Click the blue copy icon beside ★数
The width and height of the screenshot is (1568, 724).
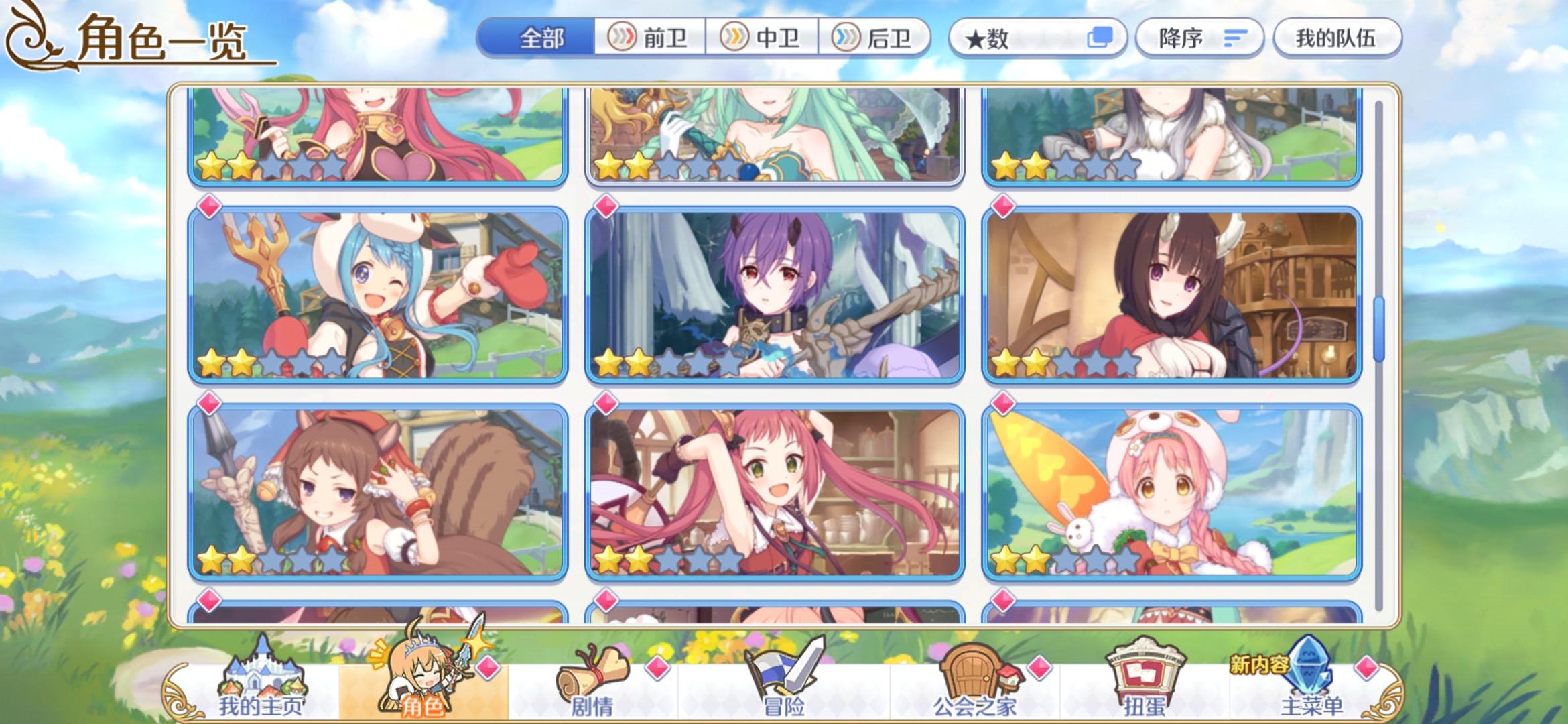coord(1100,38)
